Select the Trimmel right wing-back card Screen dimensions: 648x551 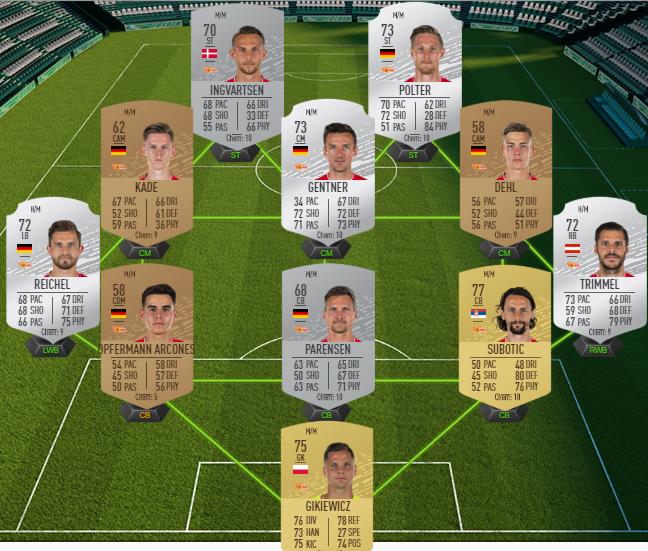tap(598, 263)
